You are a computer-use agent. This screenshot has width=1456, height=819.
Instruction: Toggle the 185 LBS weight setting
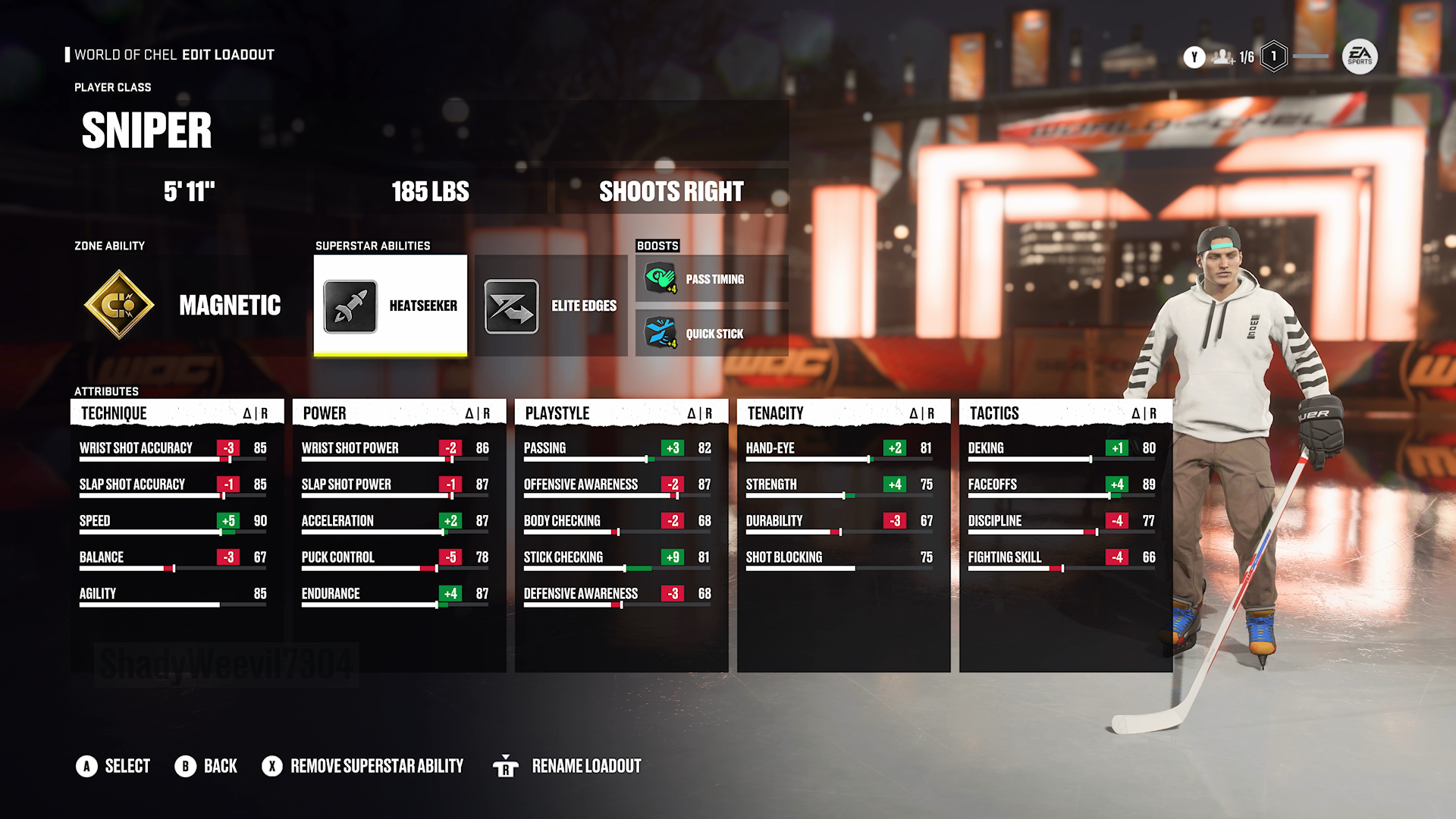tap(429, 191)
